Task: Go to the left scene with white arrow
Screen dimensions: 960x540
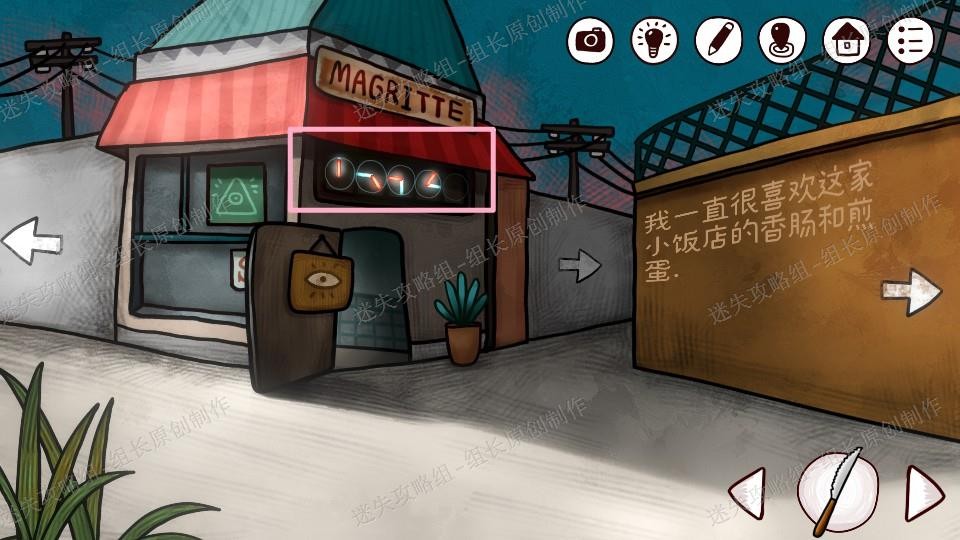Action: click(32, 241)
